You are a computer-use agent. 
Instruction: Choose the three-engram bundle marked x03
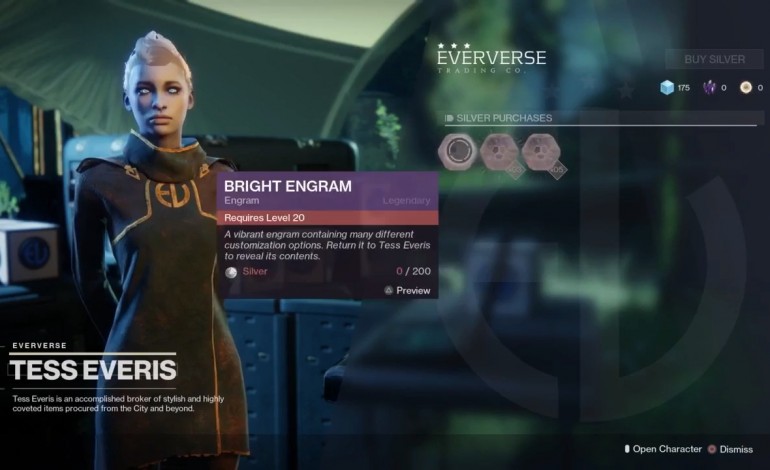pos(498,152)
